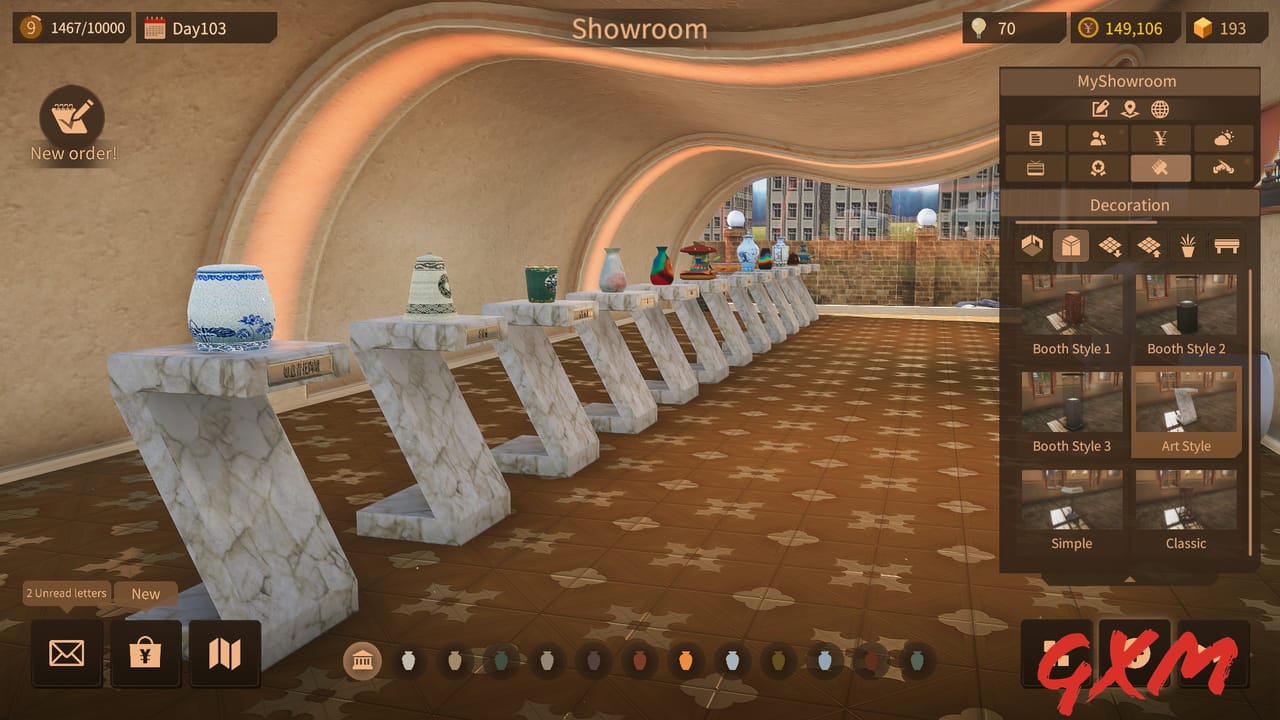Open the globe world view icon
The height and width of the screenshot is (720, 1280).
tap(1160, 109)
